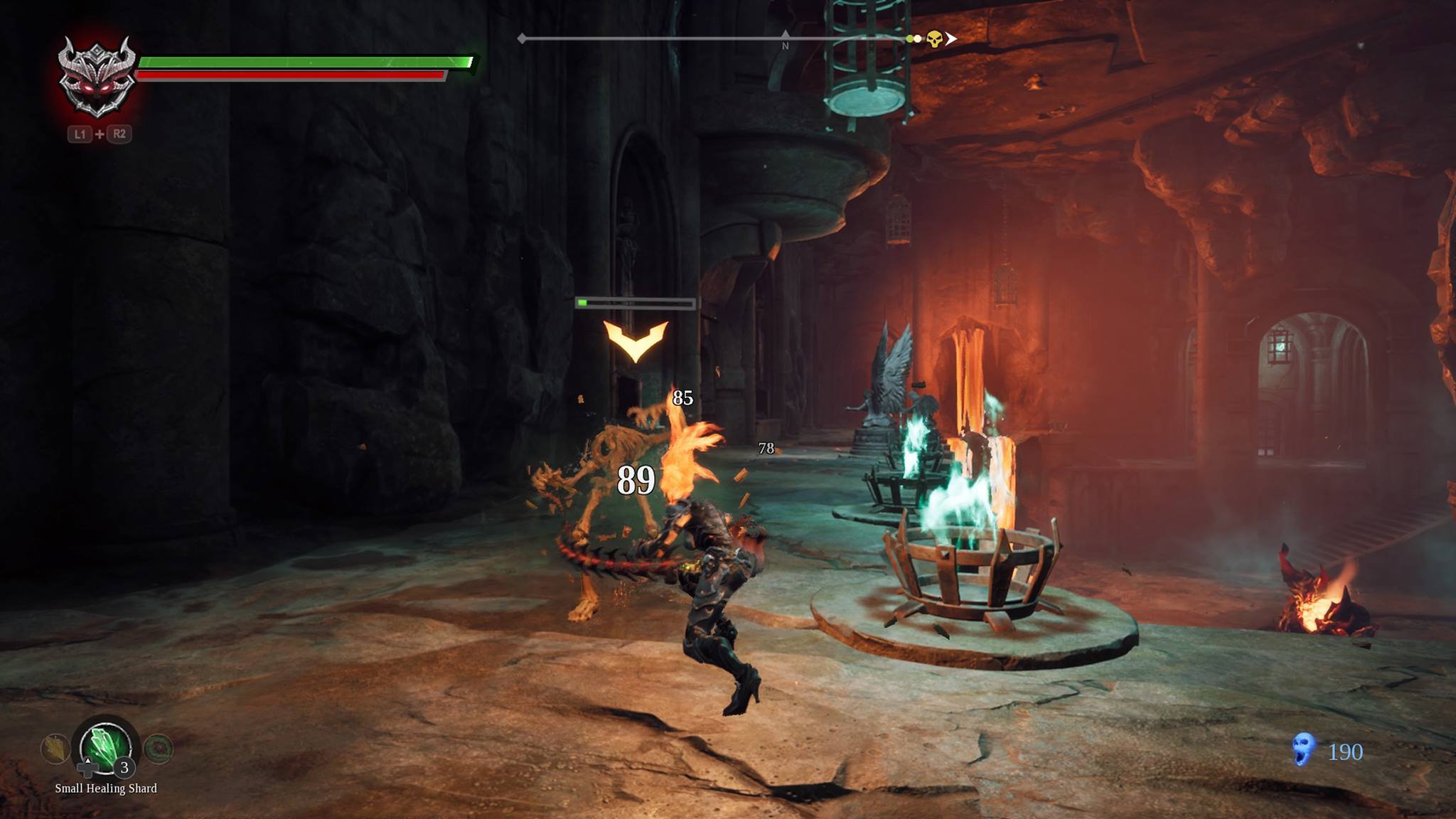The image size is (1456, 819).
Task: Select the yellow shard item slot
Action: pos(55,749)
